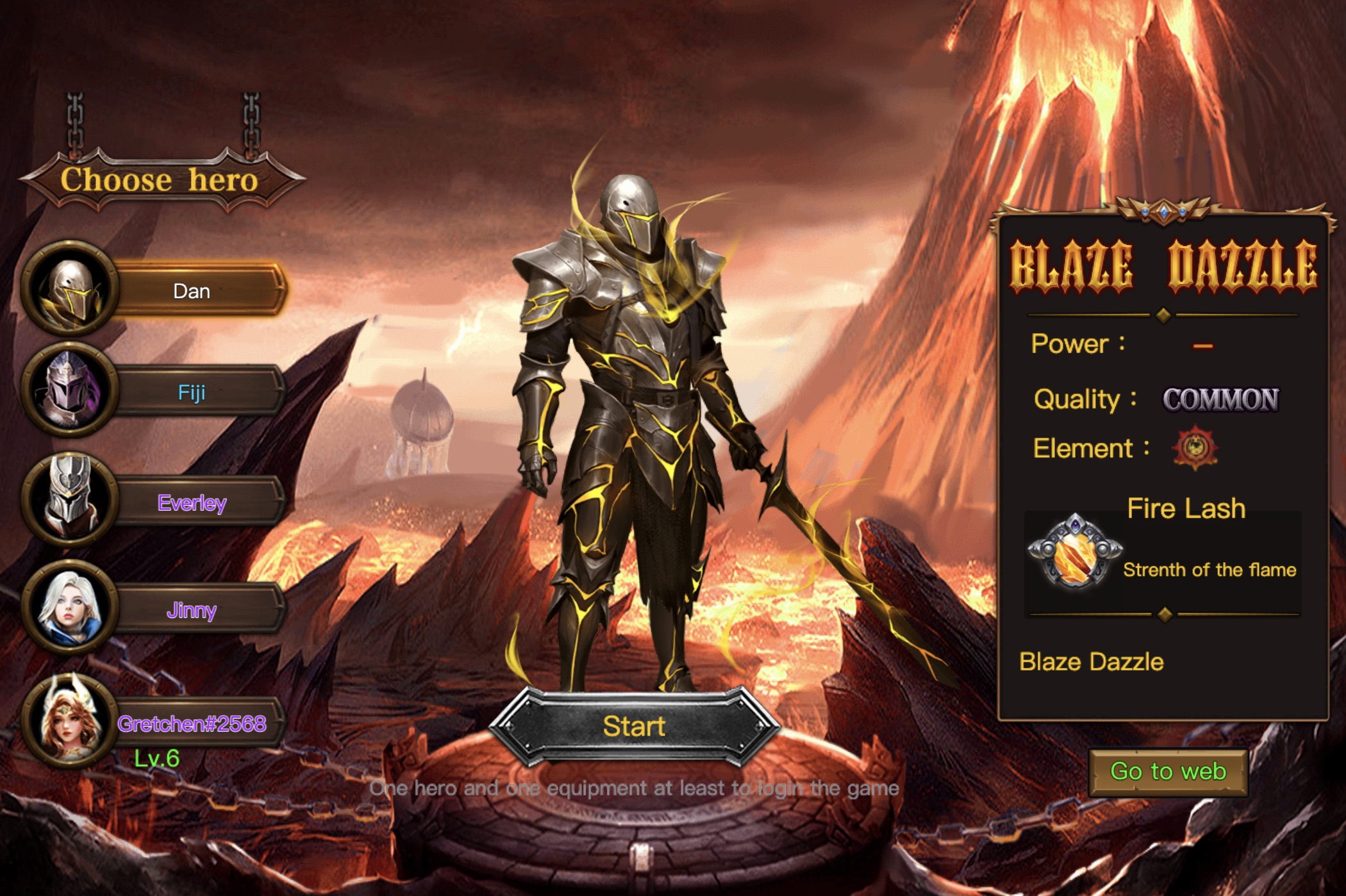Choose hero Gretchen#2568
This screenshot has width=1346, height=896.
[x=191, y=724]
